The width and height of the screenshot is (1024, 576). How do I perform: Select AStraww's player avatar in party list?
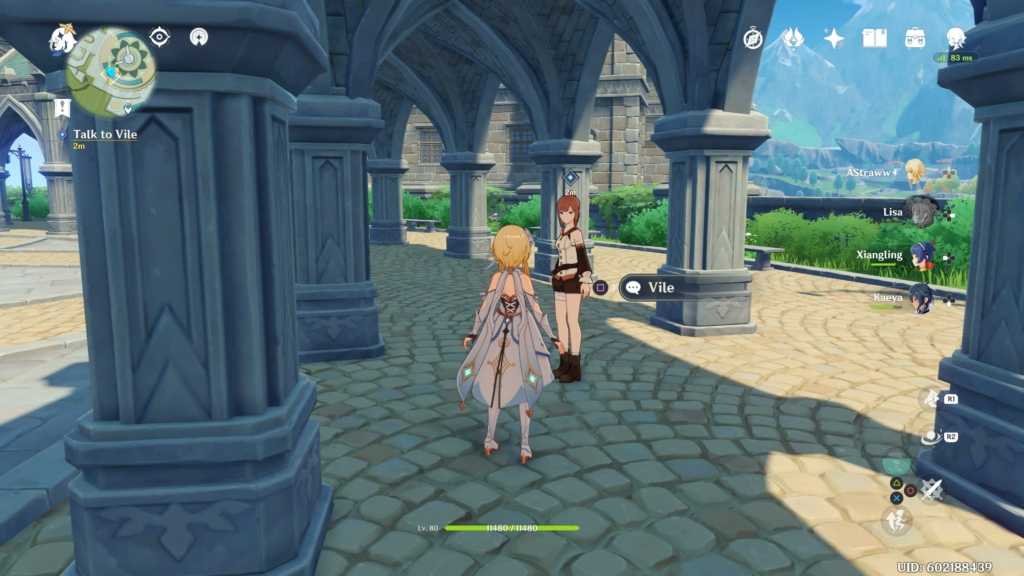click(x=914, y=171)
